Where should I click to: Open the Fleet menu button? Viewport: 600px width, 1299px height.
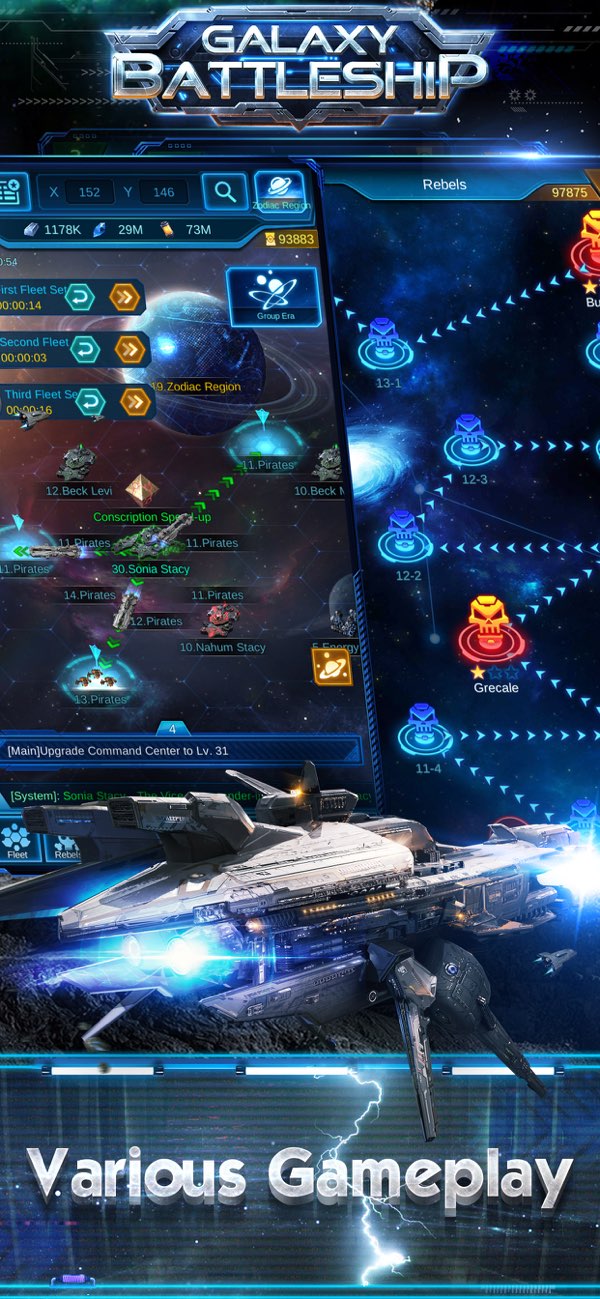[x=18, y=843]
